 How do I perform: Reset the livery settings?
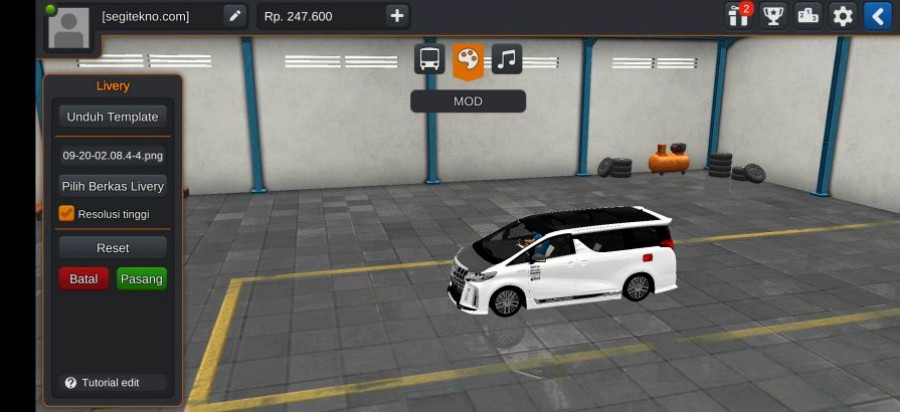(x=112, y=247)
